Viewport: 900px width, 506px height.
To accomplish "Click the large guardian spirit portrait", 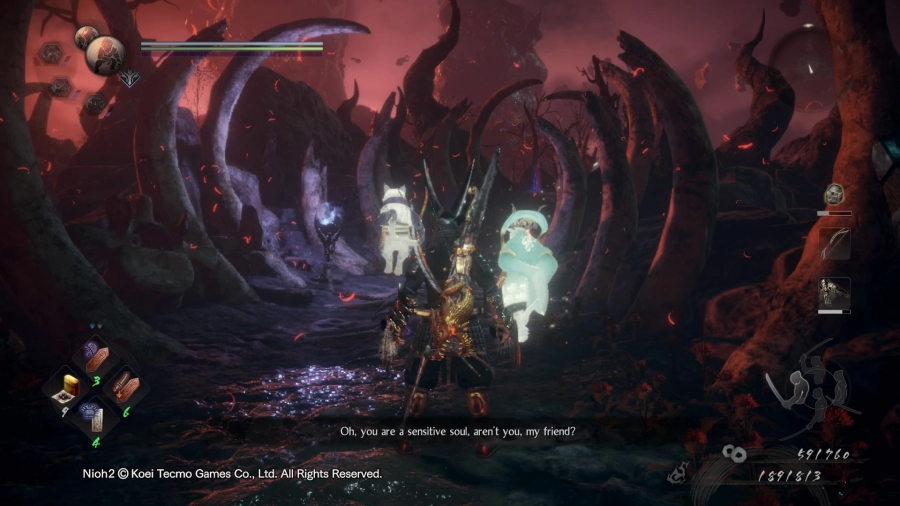I will 104,56.
